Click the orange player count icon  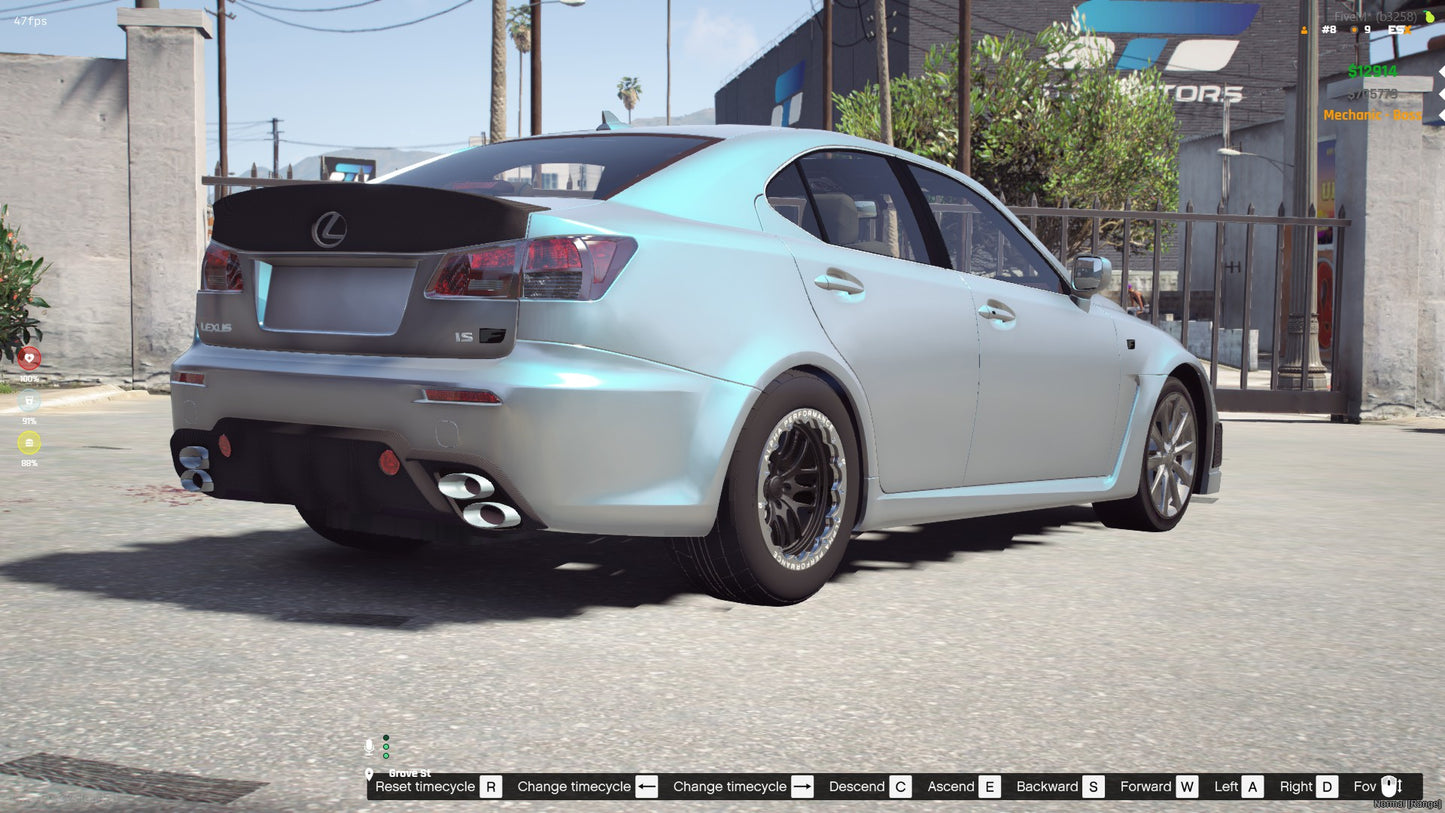click(x=1306, y=31)
